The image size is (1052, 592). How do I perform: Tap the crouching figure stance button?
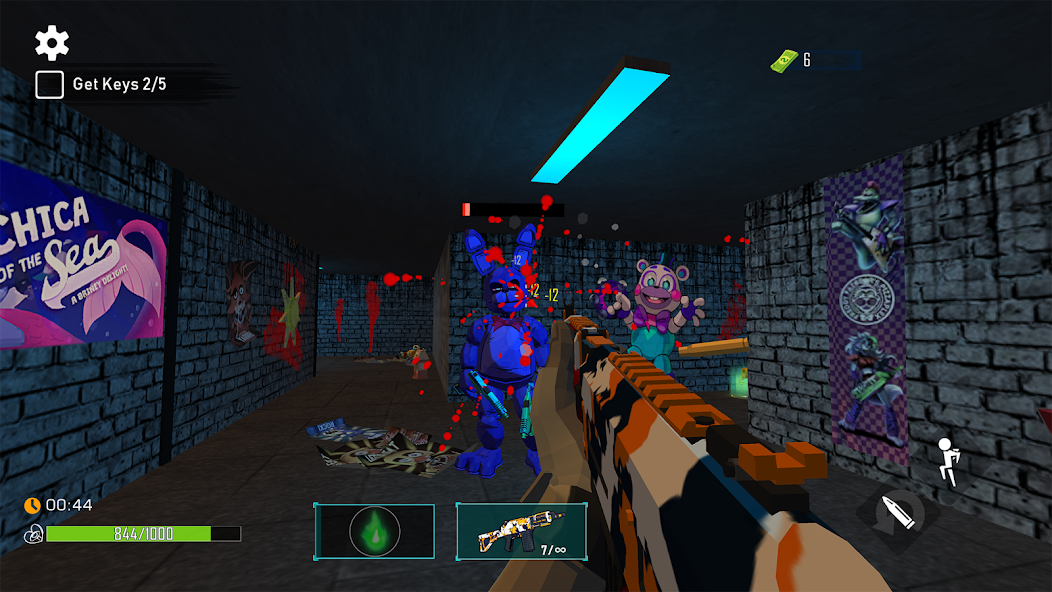pos(946,462)
